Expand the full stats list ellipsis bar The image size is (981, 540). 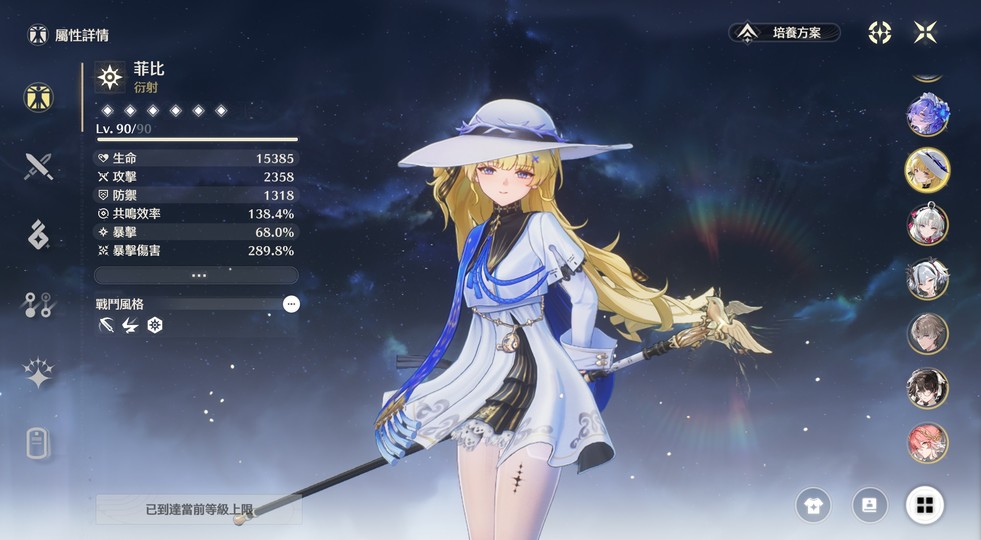coord(196,275)
